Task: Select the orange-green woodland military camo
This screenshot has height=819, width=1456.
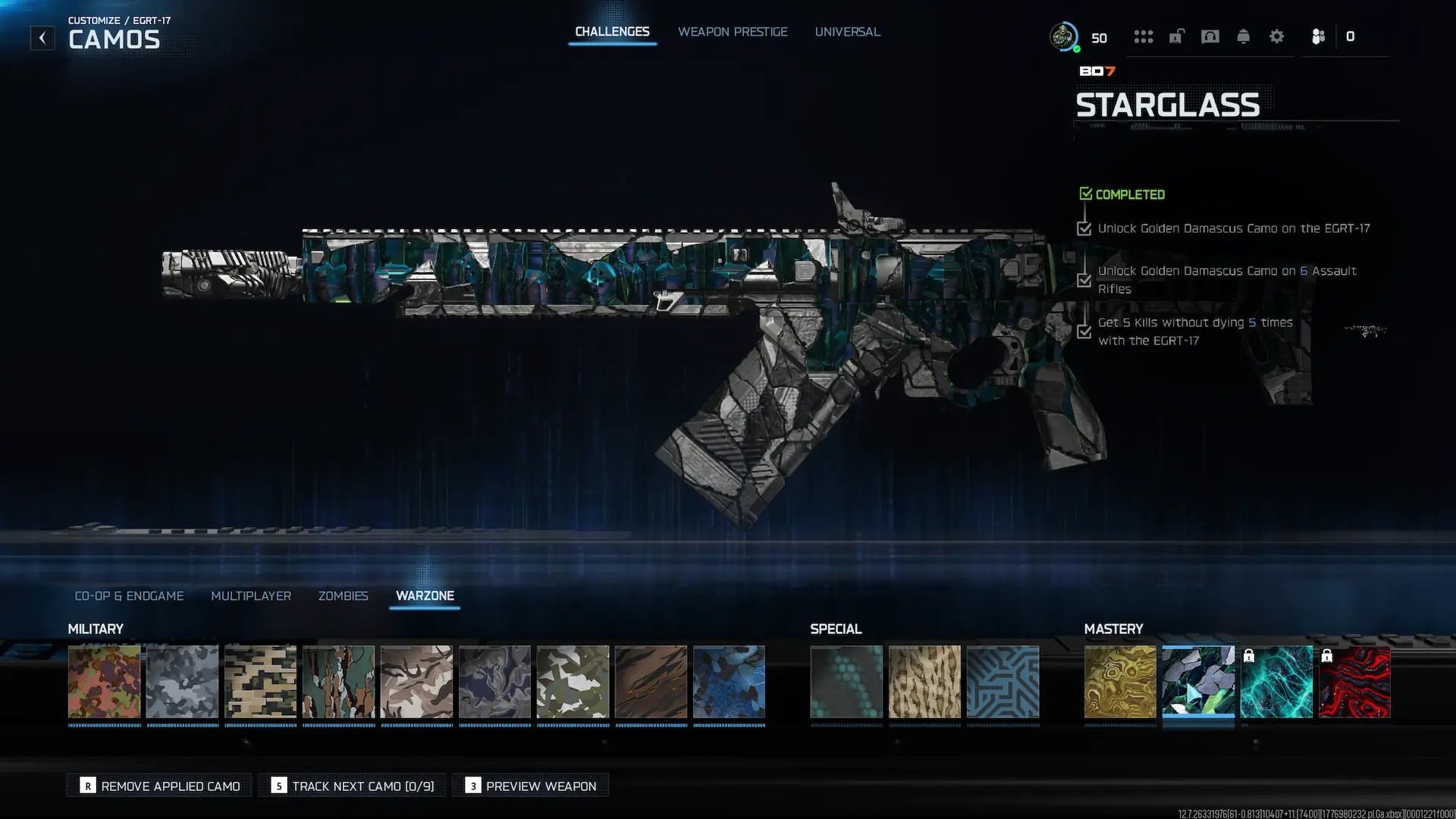Action: pyautogui.click(x=105, y=682)
